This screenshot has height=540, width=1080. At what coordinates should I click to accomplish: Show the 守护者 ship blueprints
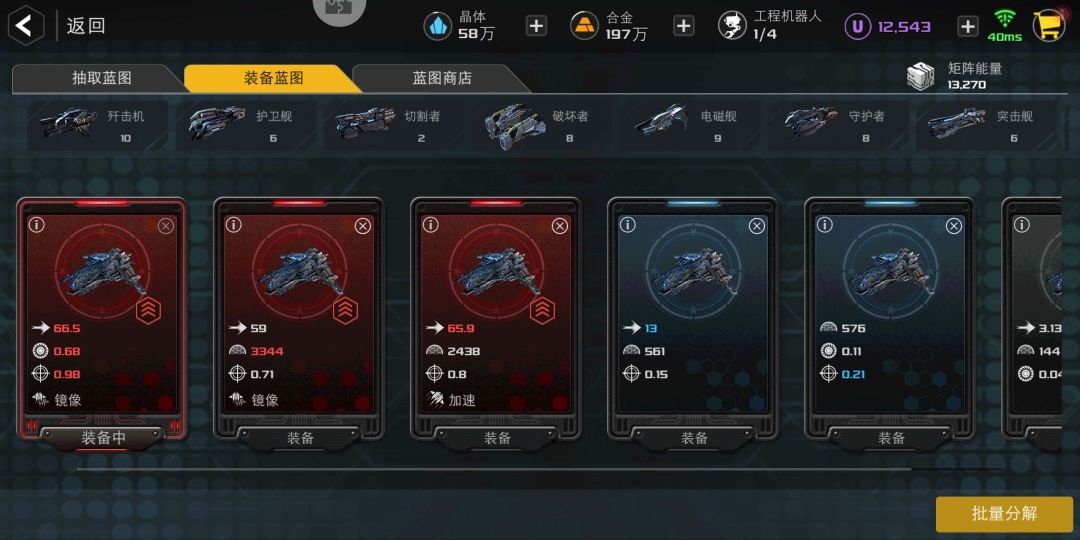pos(837,125)
